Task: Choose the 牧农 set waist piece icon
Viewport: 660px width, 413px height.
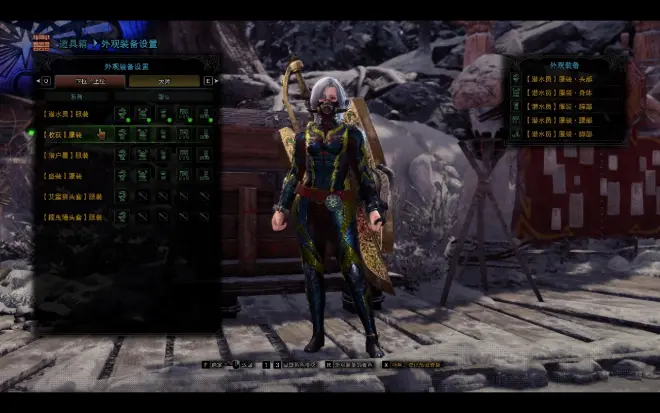Action: [184, 134]
